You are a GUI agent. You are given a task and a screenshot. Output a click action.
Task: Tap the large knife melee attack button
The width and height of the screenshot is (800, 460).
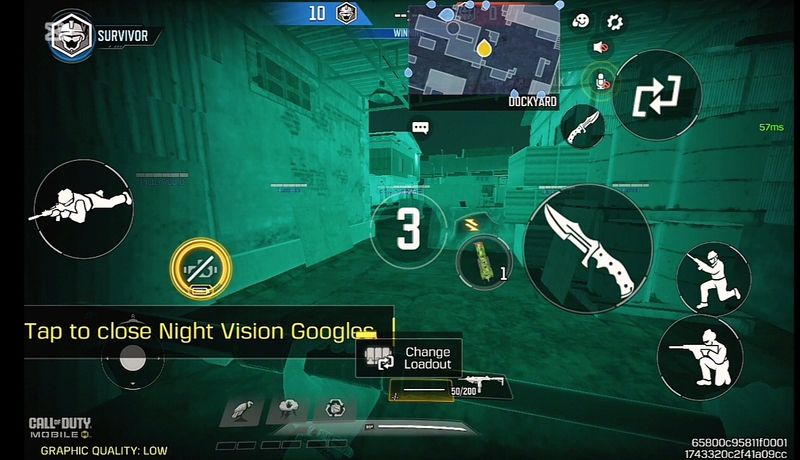click(x=588, y=248)
